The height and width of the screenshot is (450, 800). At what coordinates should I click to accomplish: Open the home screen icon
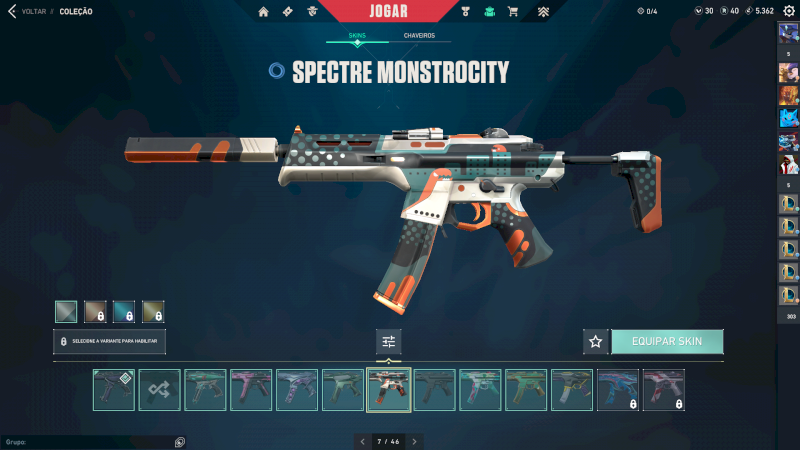pyautogui.click(x=264, y=12)
